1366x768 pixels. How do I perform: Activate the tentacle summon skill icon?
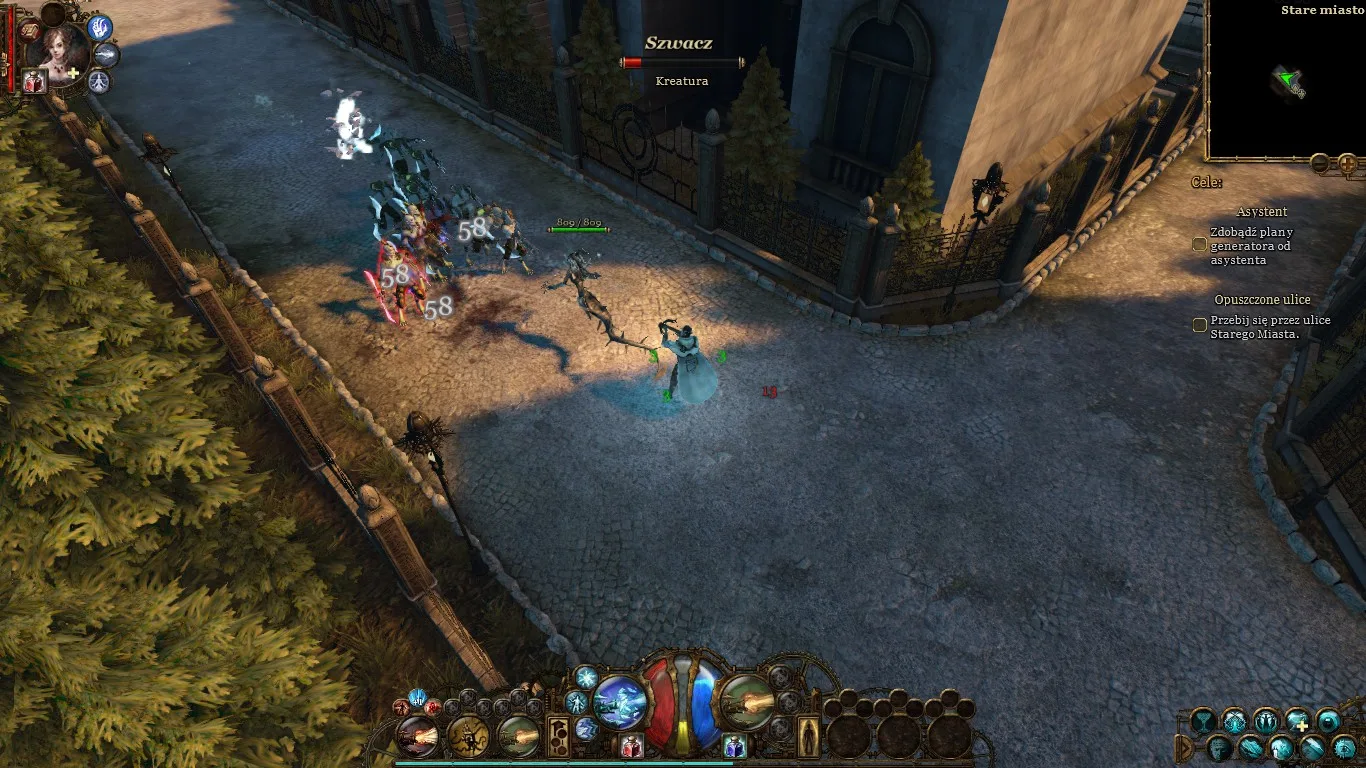click(467, 738)
